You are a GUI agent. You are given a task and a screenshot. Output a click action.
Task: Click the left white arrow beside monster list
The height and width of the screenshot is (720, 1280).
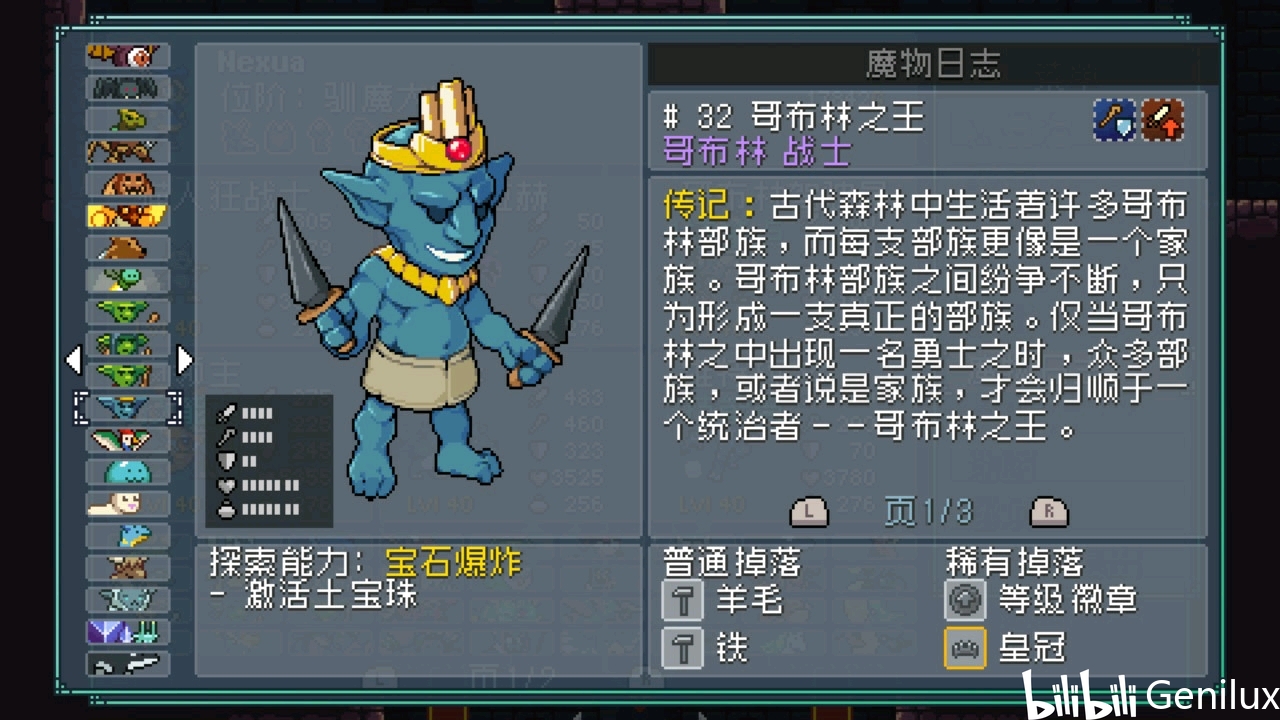[x=73, y=360]
